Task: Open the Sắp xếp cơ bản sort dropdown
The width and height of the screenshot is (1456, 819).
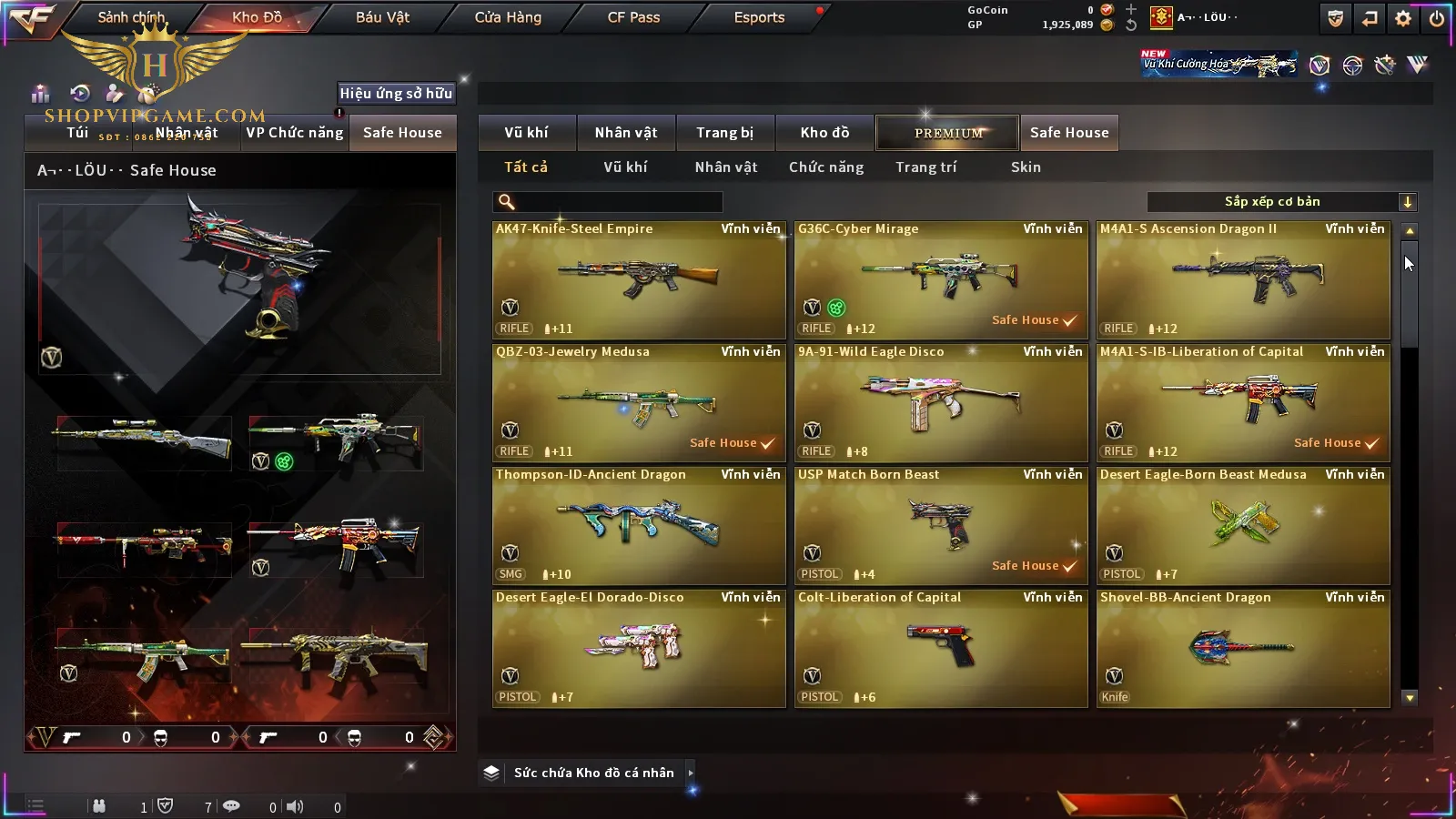Action: (1281, 202)
